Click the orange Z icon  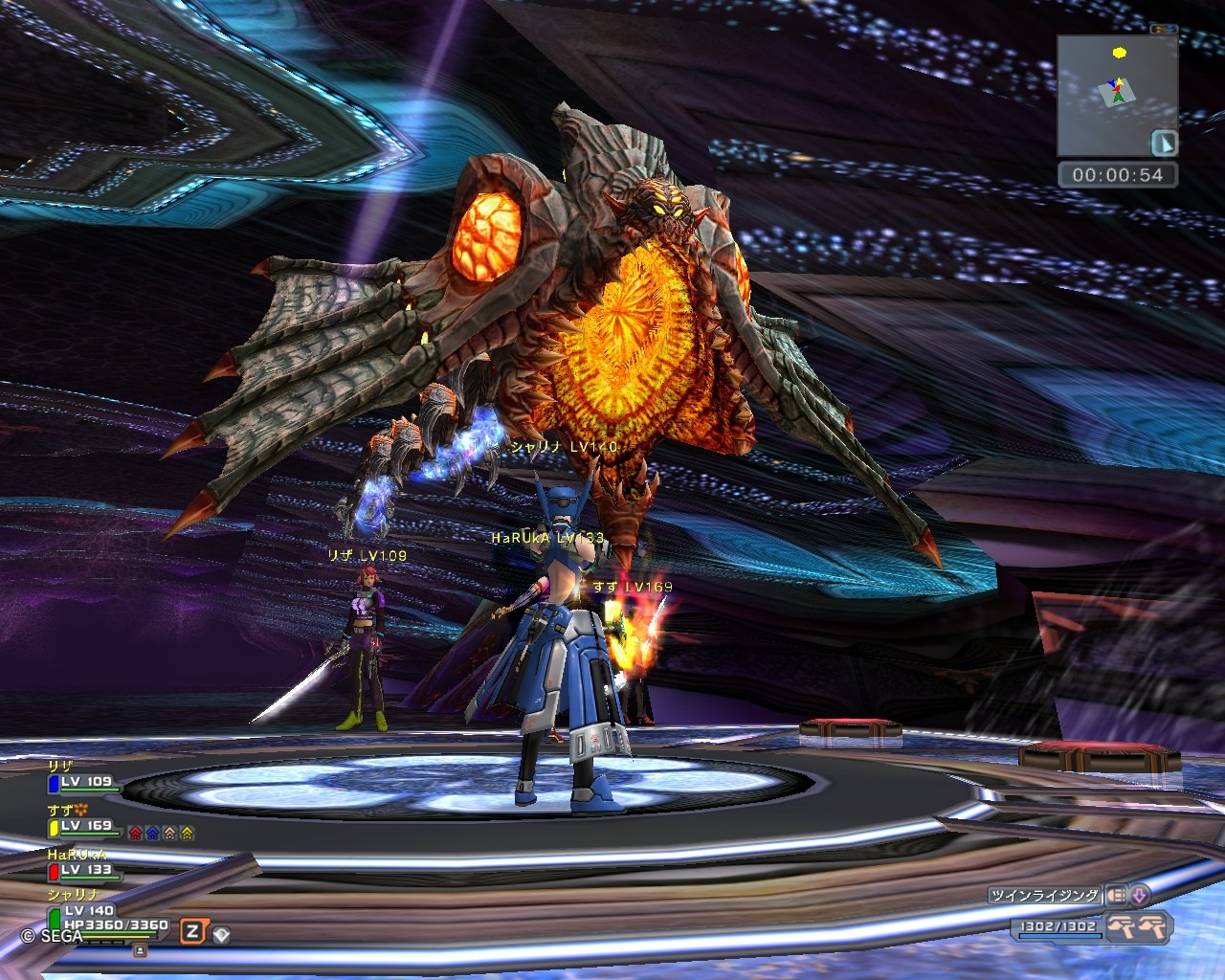tap(193, 931)
